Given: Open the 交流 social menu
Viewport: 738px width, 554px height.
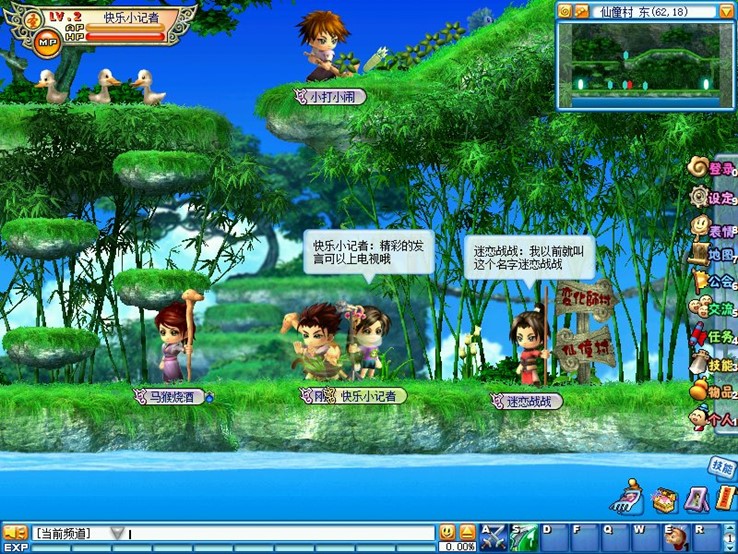Looking at the screenshot, I should pos(714,310).
